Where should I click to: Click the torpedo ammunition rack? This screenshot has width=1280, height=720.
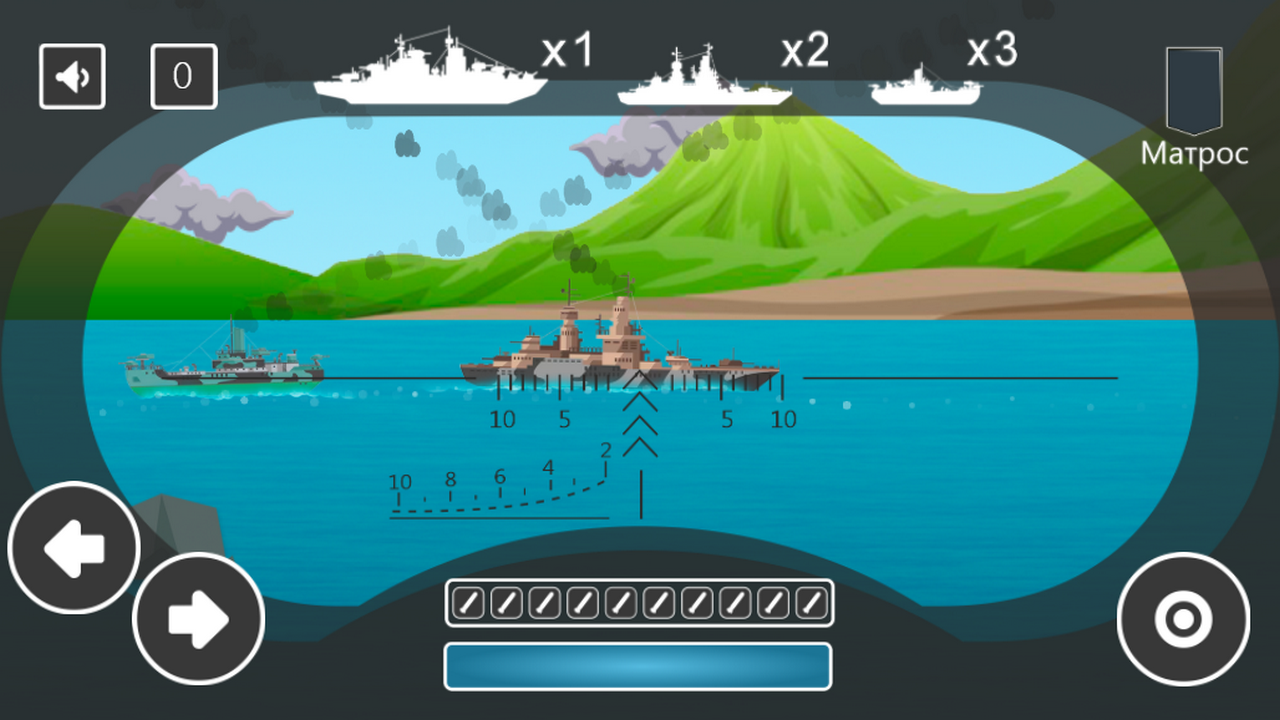638,602
